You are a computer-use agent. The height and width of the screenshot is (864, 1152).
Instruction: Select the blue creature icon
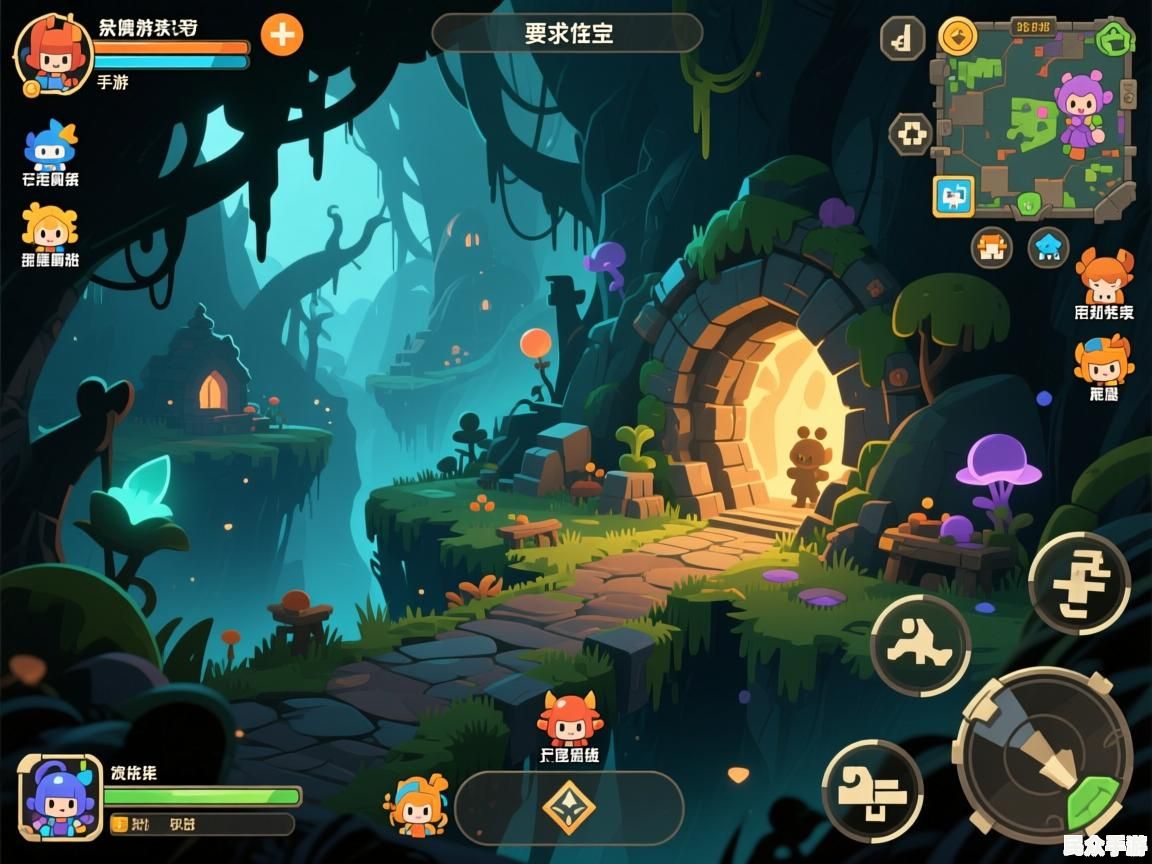point(50,146)
